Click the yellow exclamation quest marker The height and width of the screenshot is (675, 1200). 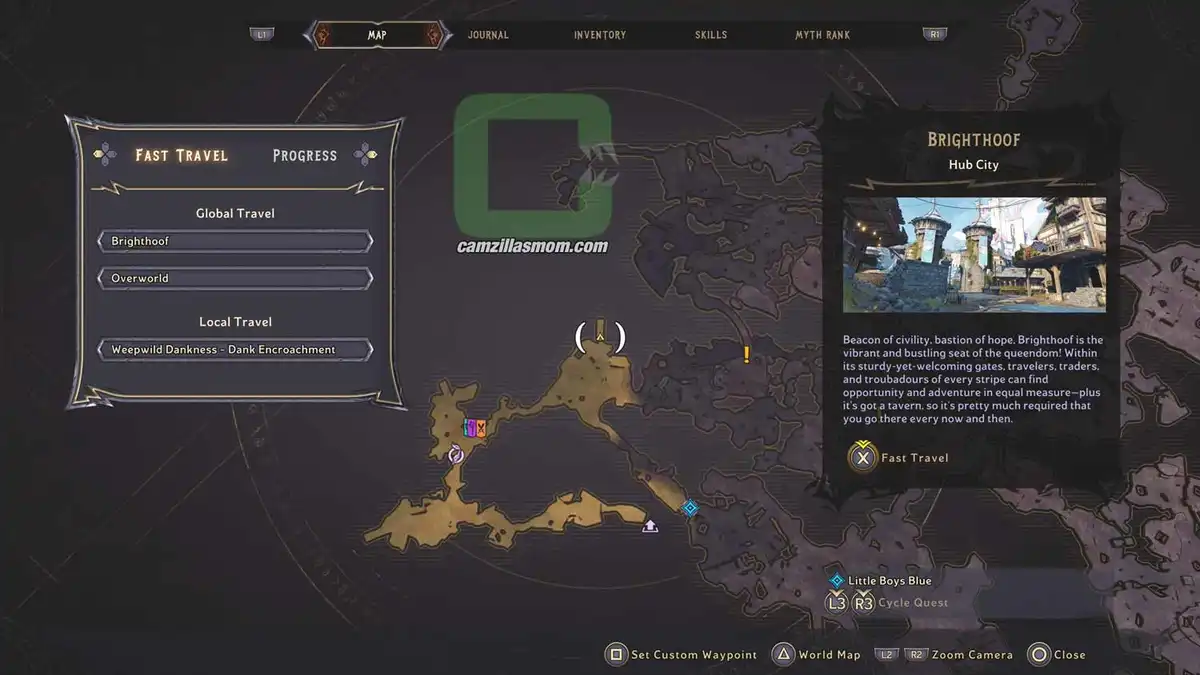(x=746, y=354)
